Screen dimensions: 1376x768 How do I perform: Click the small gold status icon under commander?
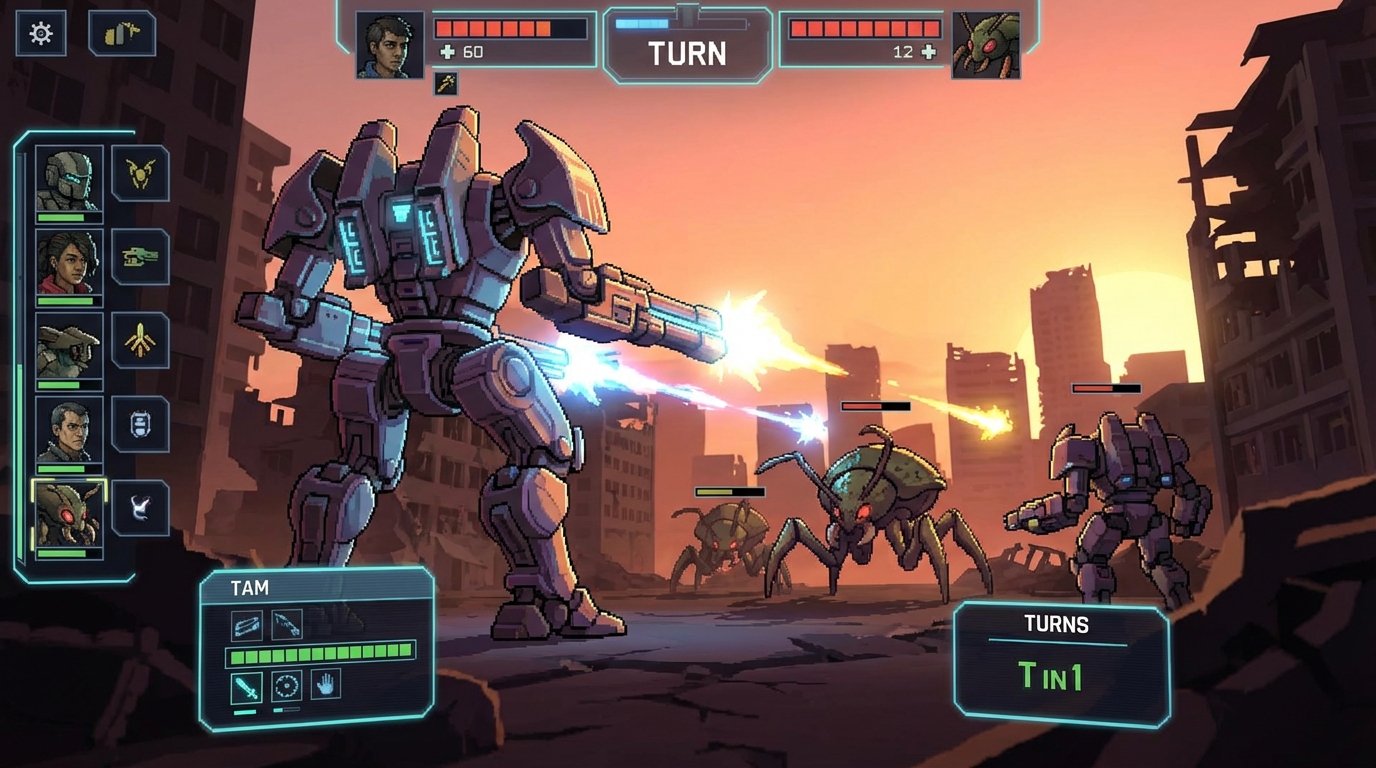(446, 84)
